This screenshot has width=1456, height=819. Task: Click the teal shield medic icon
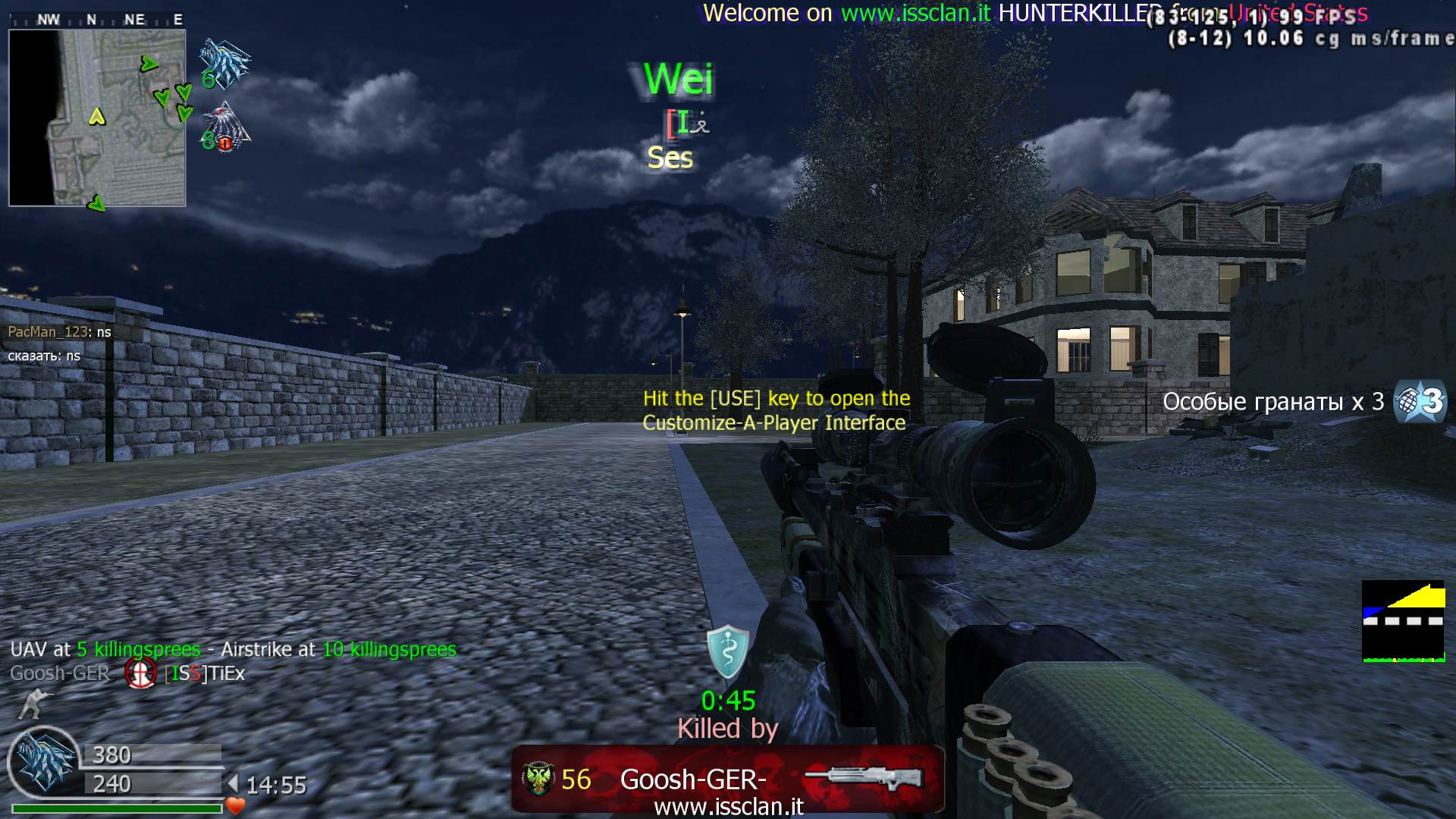pos(728,651)
